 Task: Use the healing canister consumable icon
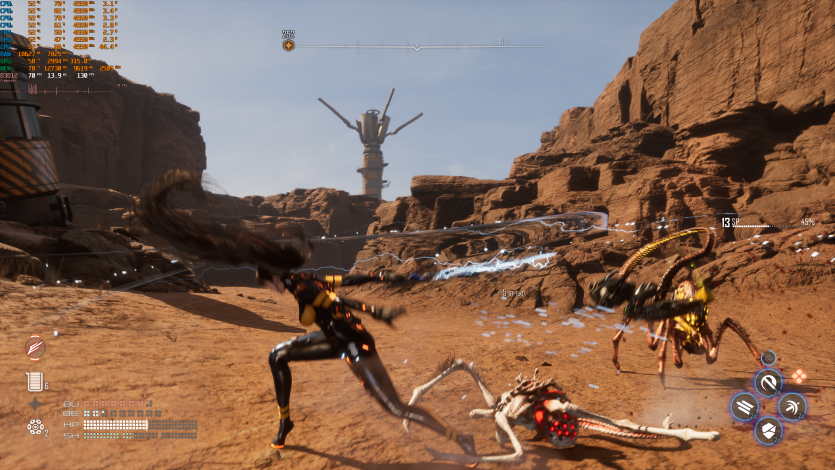(x=34, y=380)
